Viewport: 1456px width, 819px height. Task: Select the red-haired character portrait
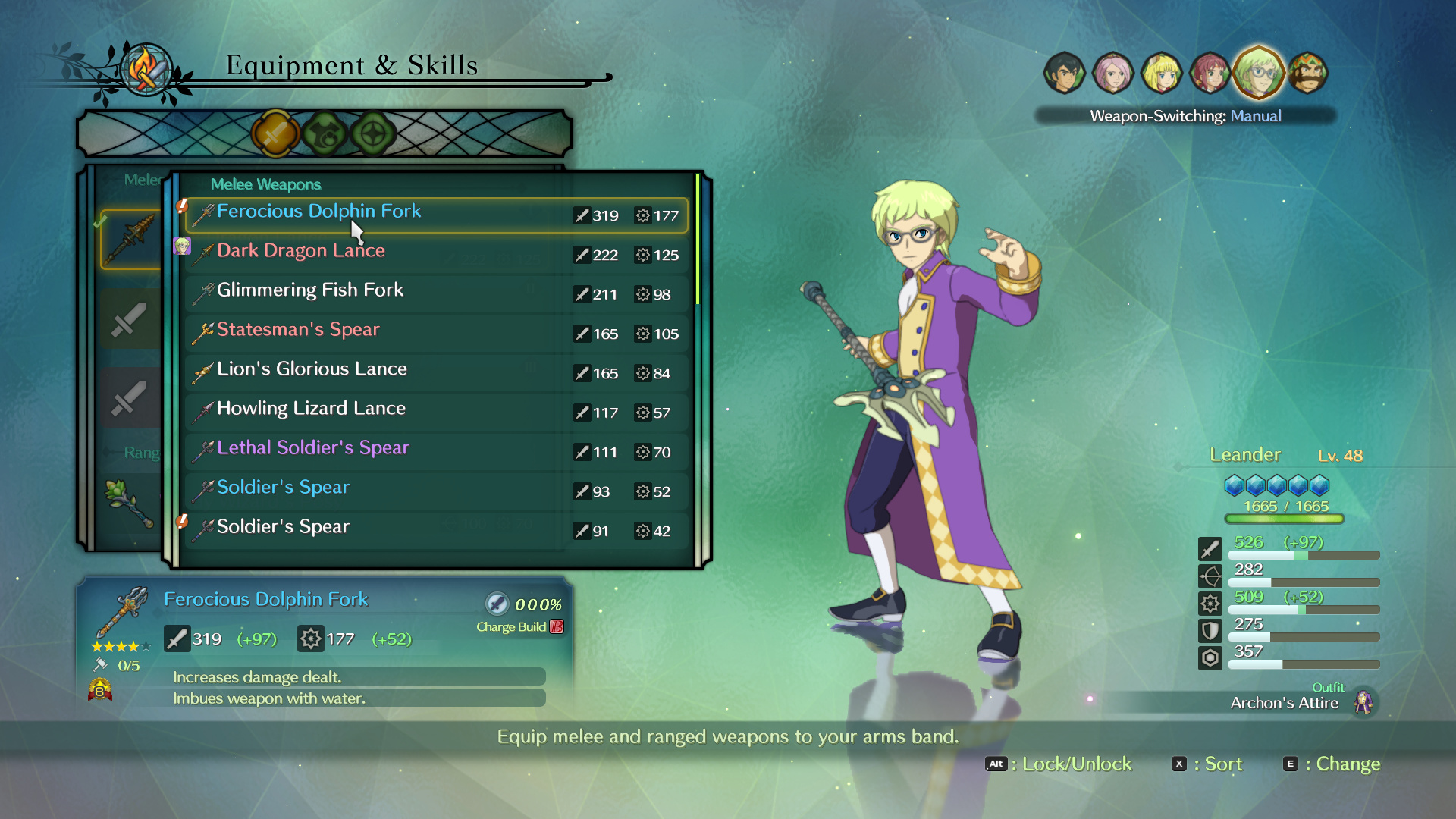pos(1210,74)
